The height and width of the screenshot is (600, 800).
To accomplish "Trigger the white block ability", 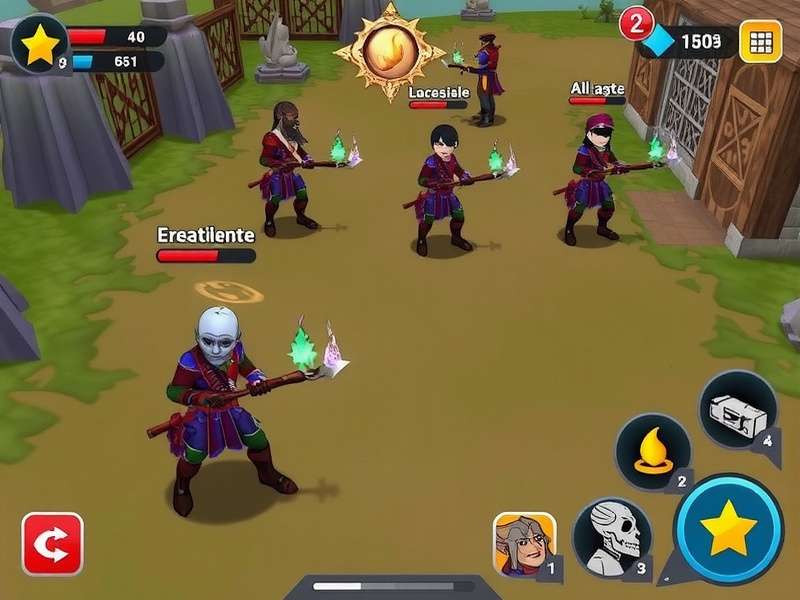I will point(738,409).
